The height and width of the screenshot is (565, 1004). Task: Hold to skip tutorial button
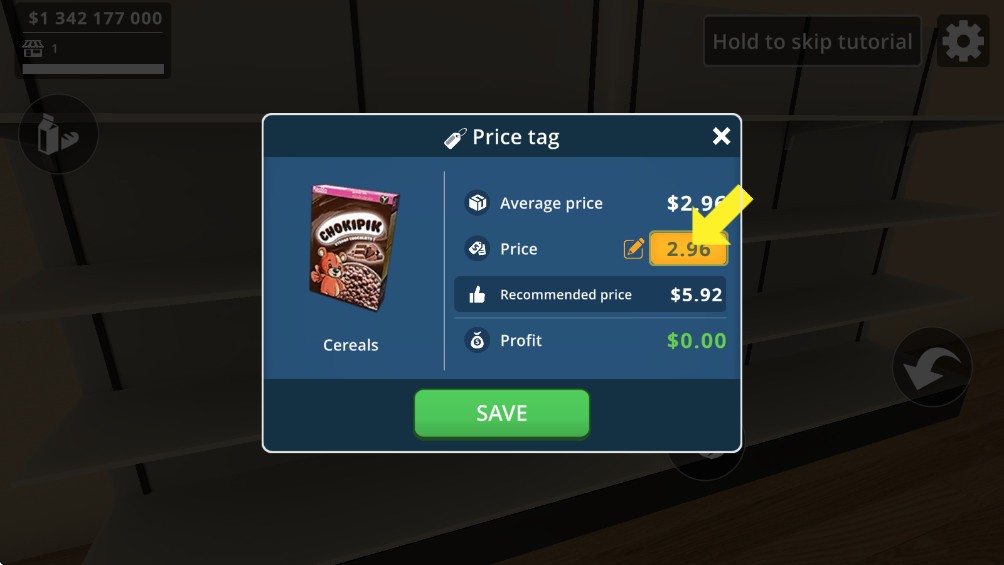pyautogui.click(x=812, y=42)
